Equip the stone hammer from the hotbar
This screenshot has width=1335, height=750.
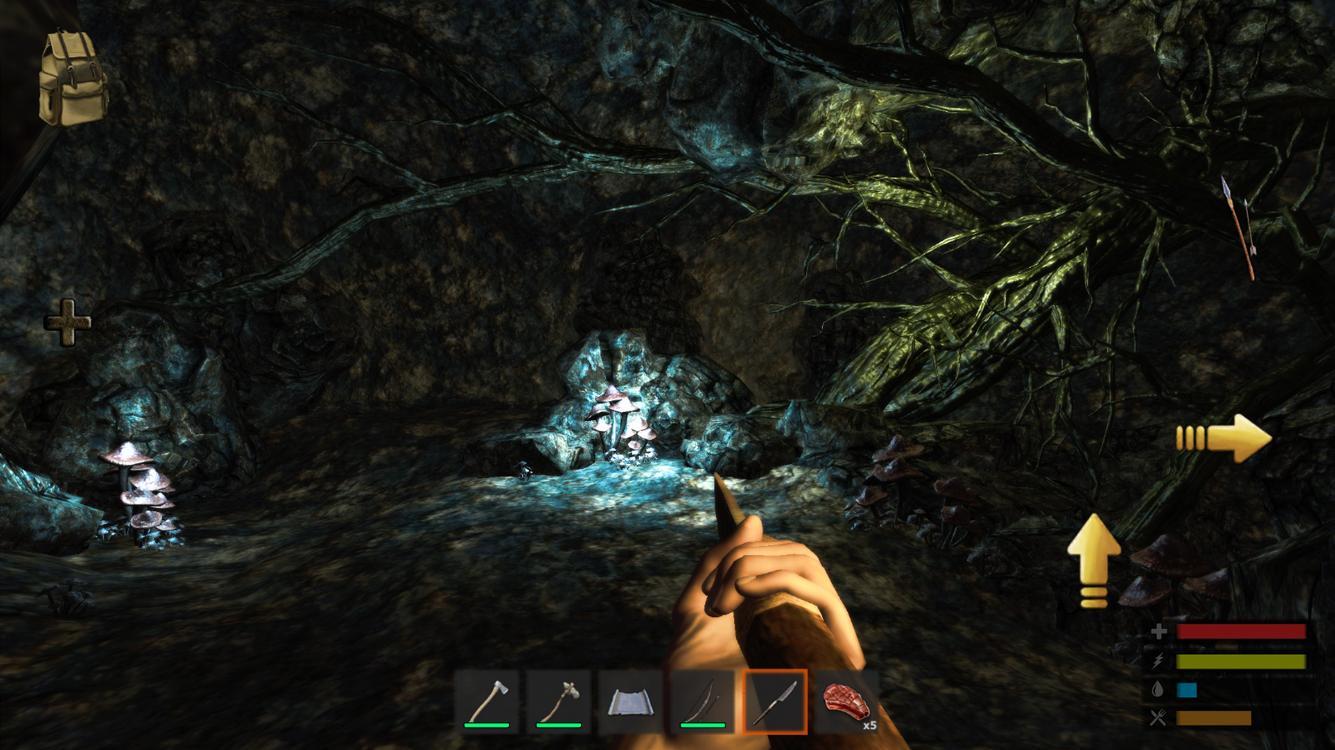pyautogui.click(x=559, y=701)
